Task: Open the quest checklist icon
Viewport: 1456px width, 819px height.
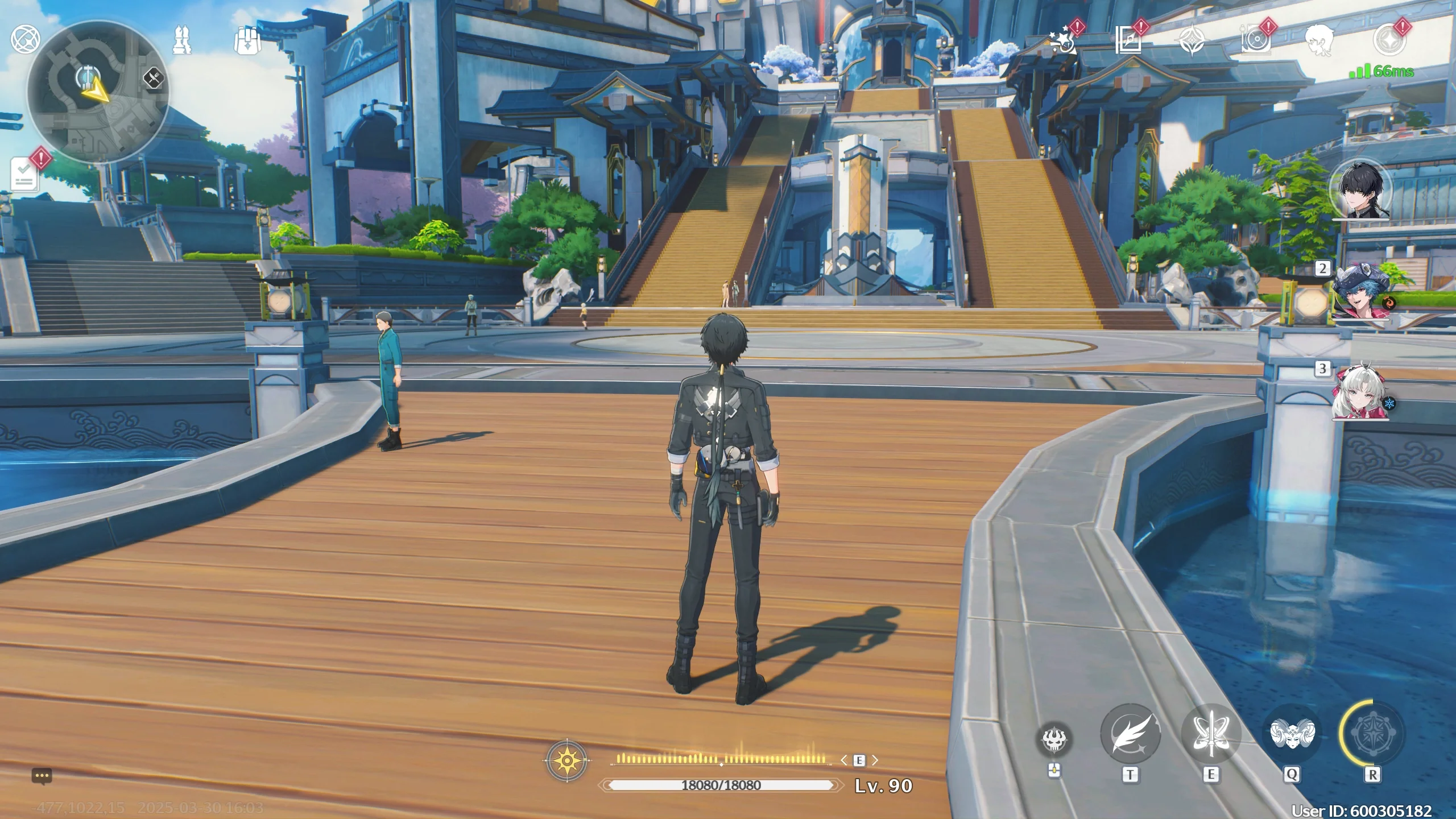Action: (x=25, y=173)
